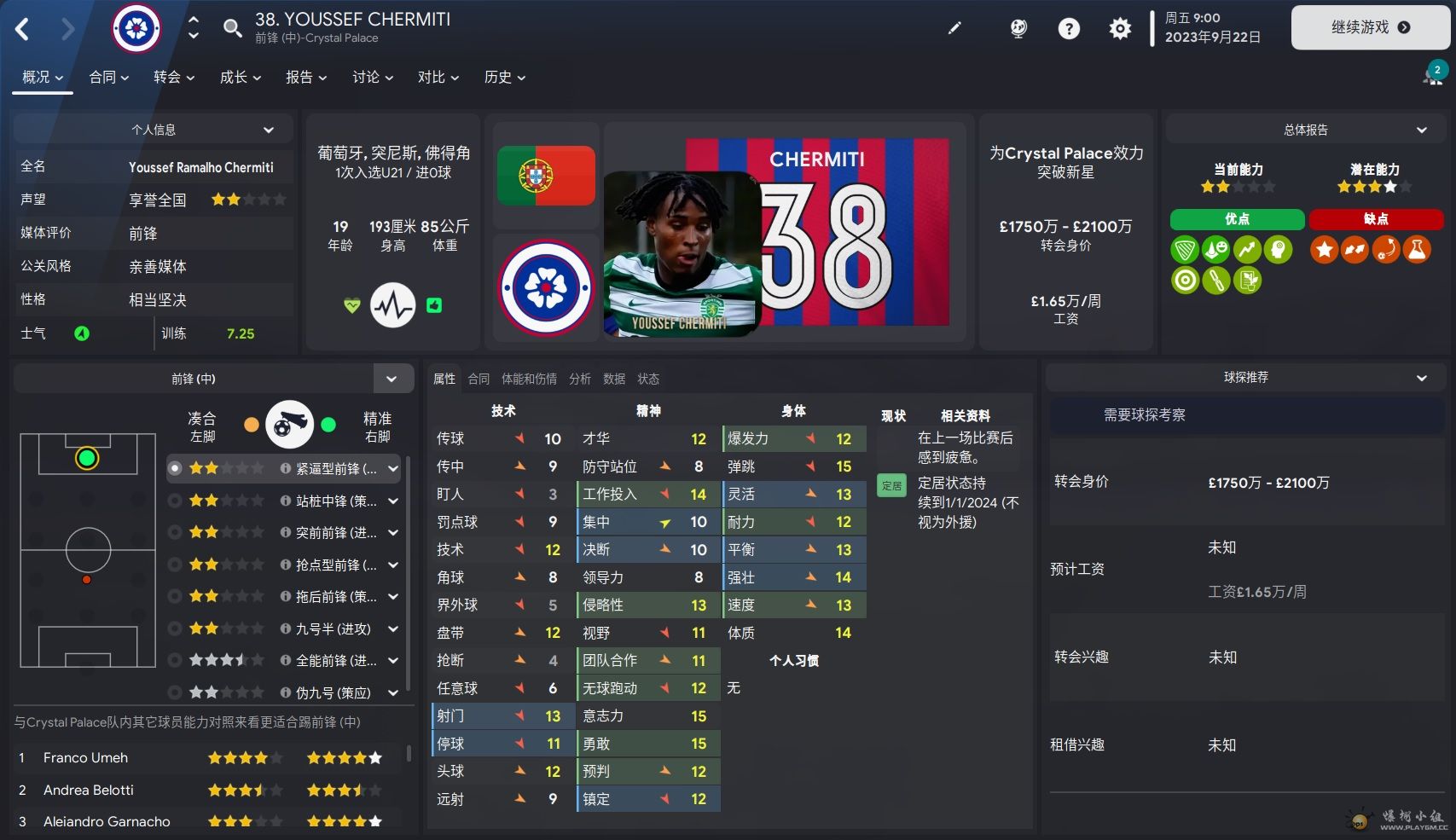Open the 历史 history menu

pyautogui.click(x=504, y=77)
